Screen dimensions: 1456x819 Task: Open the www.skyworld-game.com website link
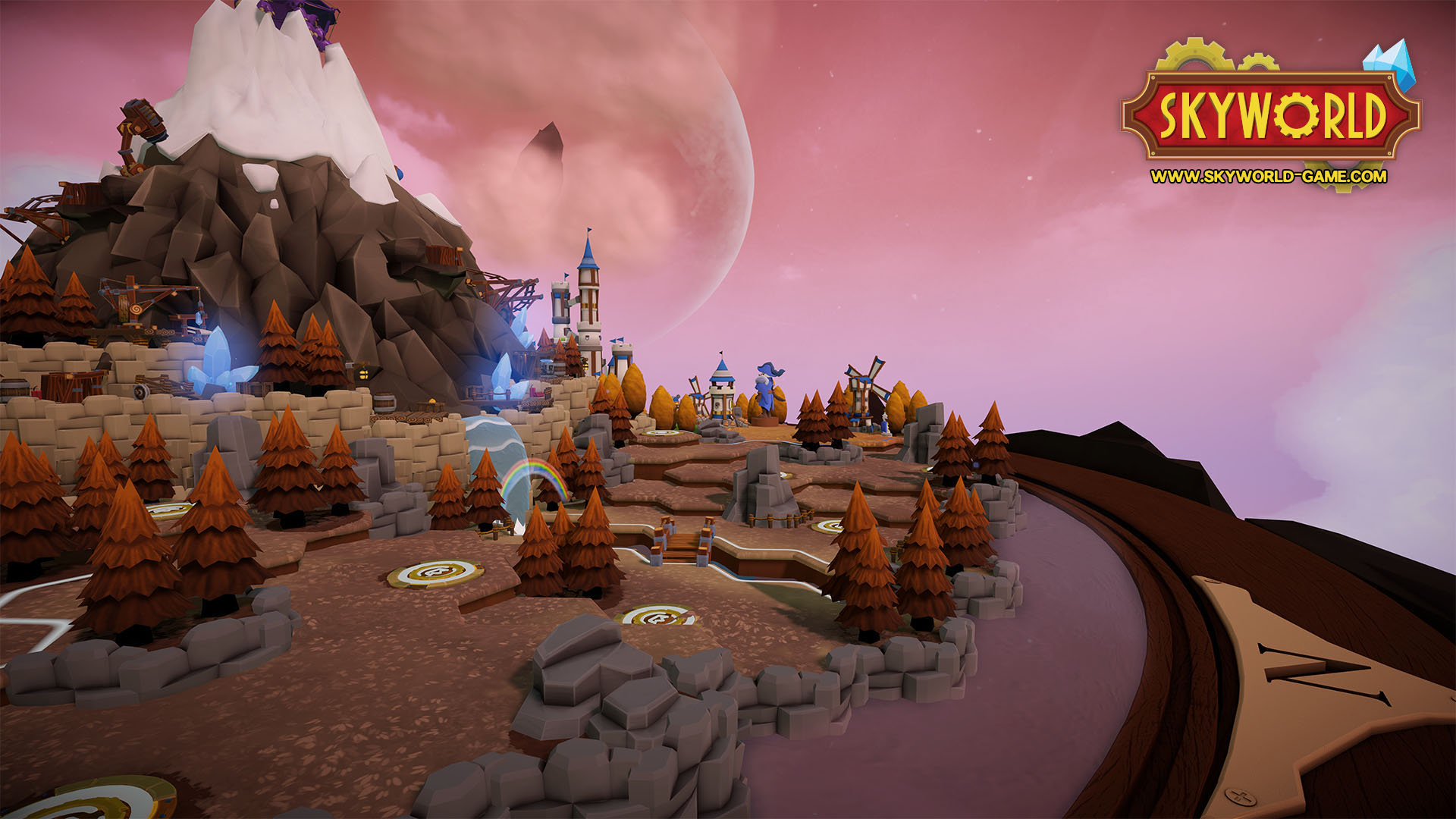(1268, 177)
